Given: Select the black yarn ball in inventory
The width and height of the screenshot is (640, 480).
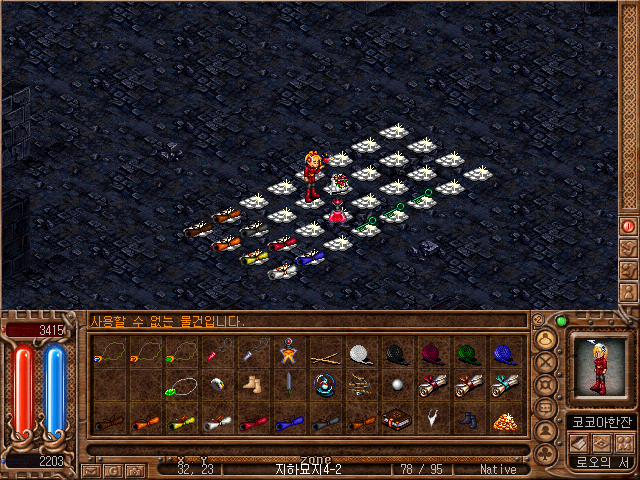Looking at the screenshot, I should tap(397, 354).
